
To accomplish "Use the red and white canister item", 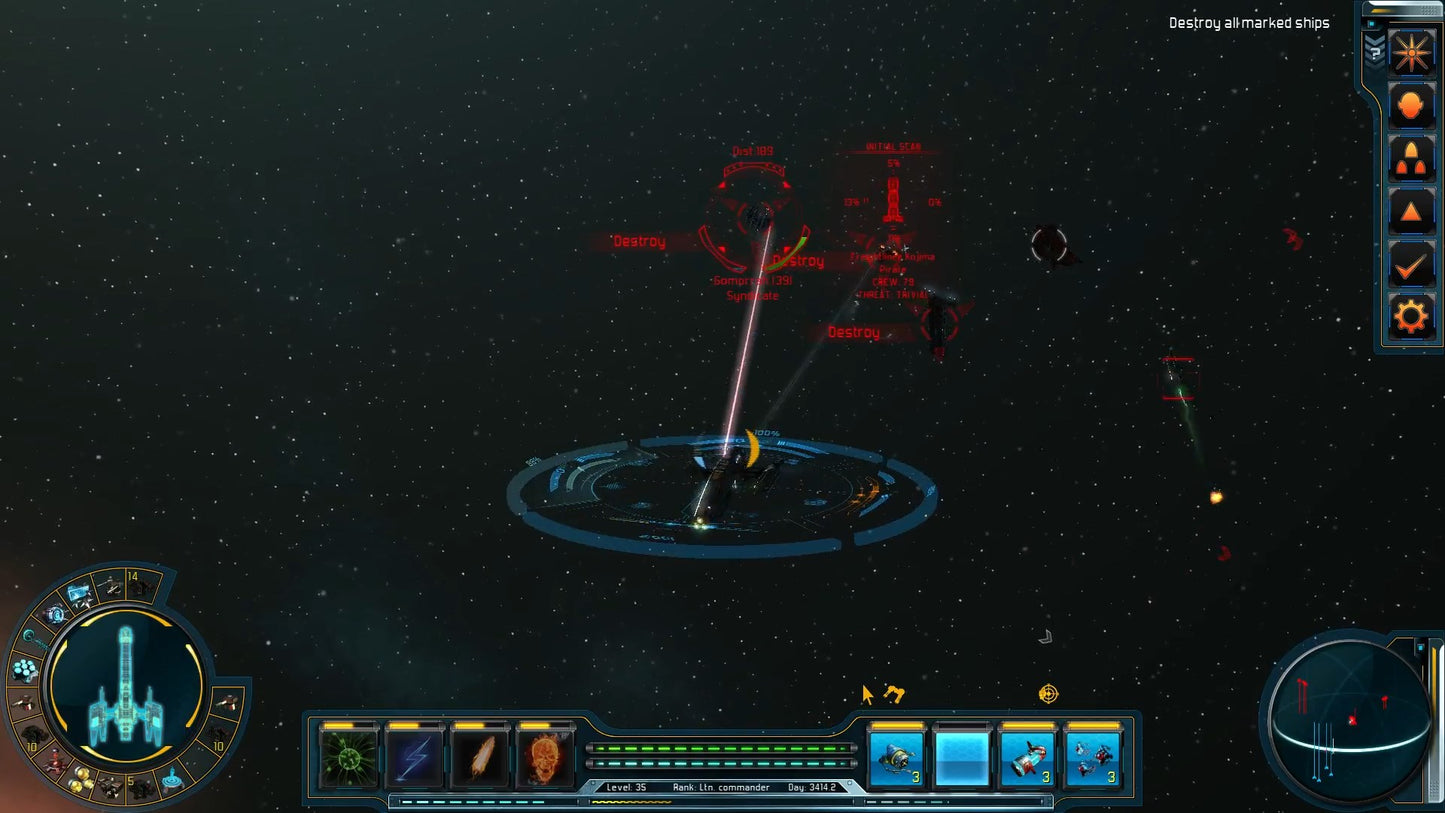I will pos(1027,758).
